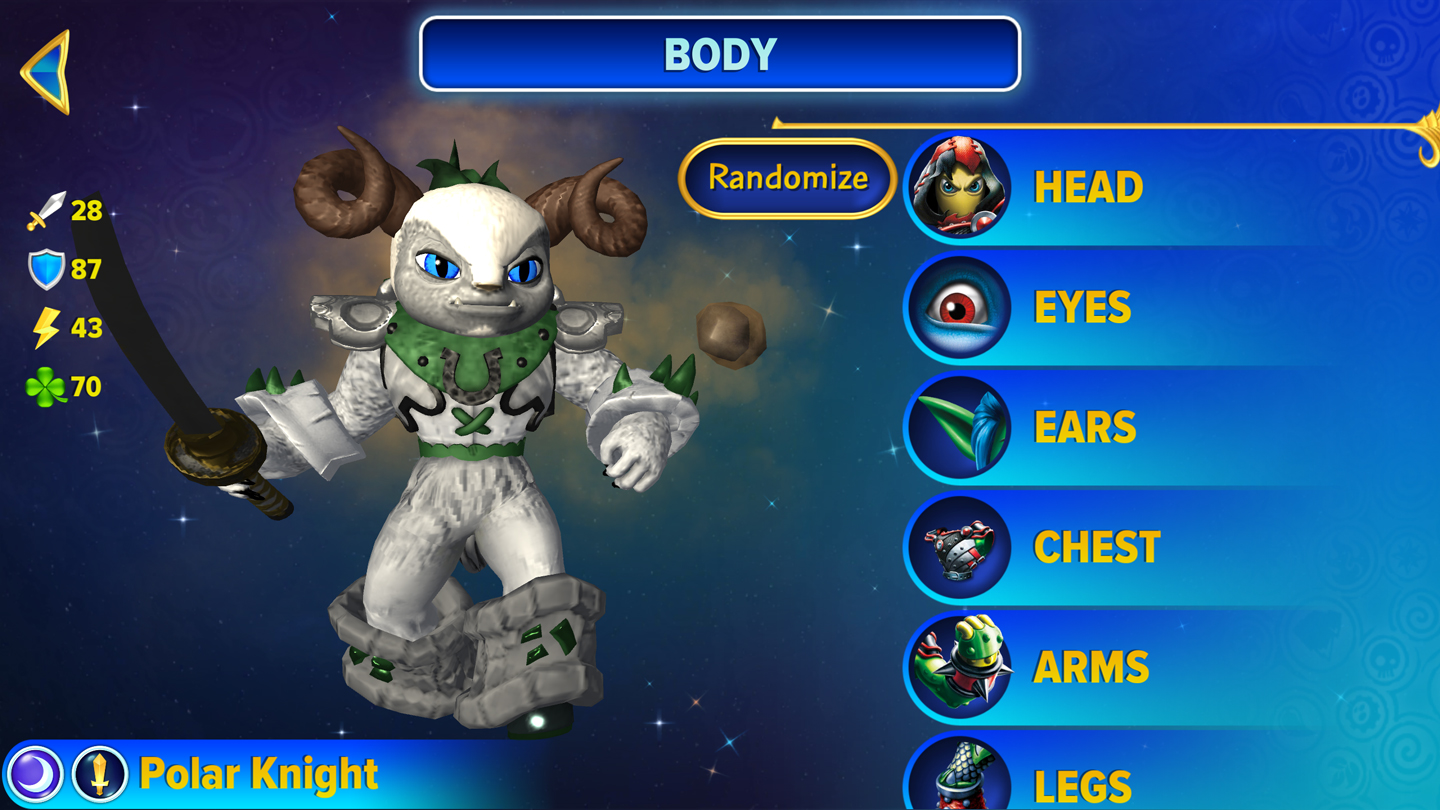Open the CHEST parts list
Screen dimensions: 1440x810
[1096, 548]
